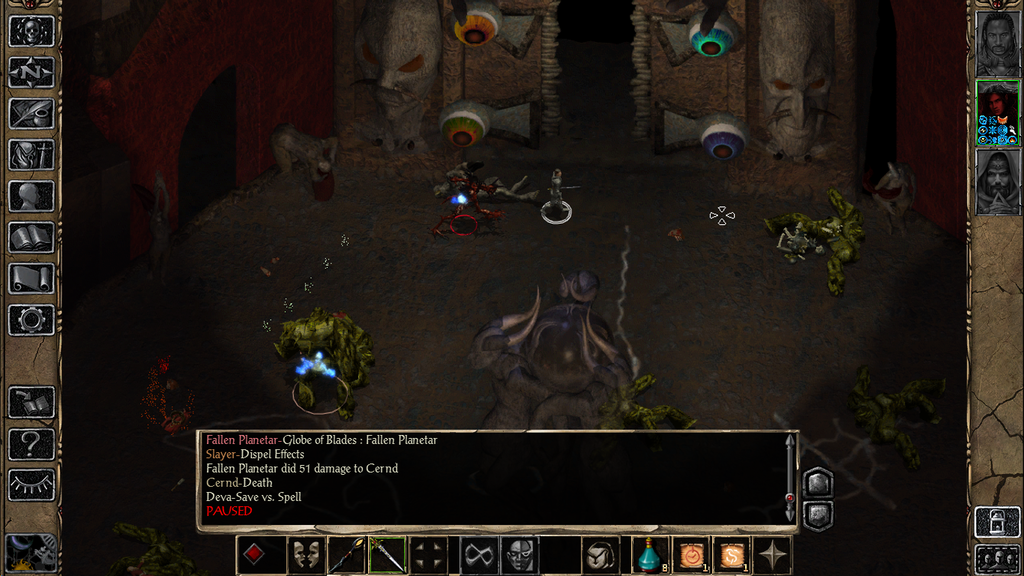Open the mage spellbook button

click(x=31, y=237)
